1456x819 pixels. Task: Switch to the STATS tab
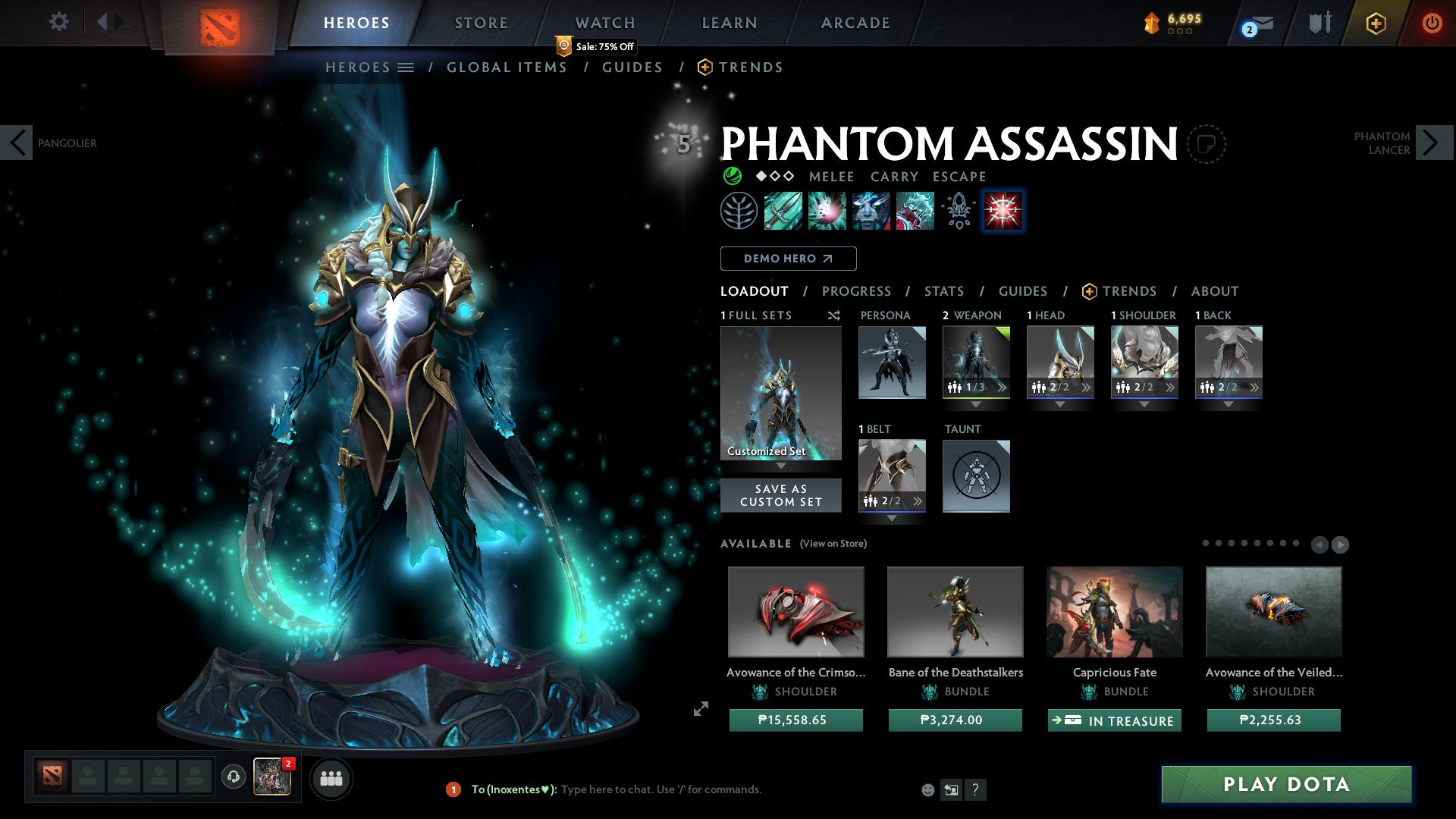point(943,291)
